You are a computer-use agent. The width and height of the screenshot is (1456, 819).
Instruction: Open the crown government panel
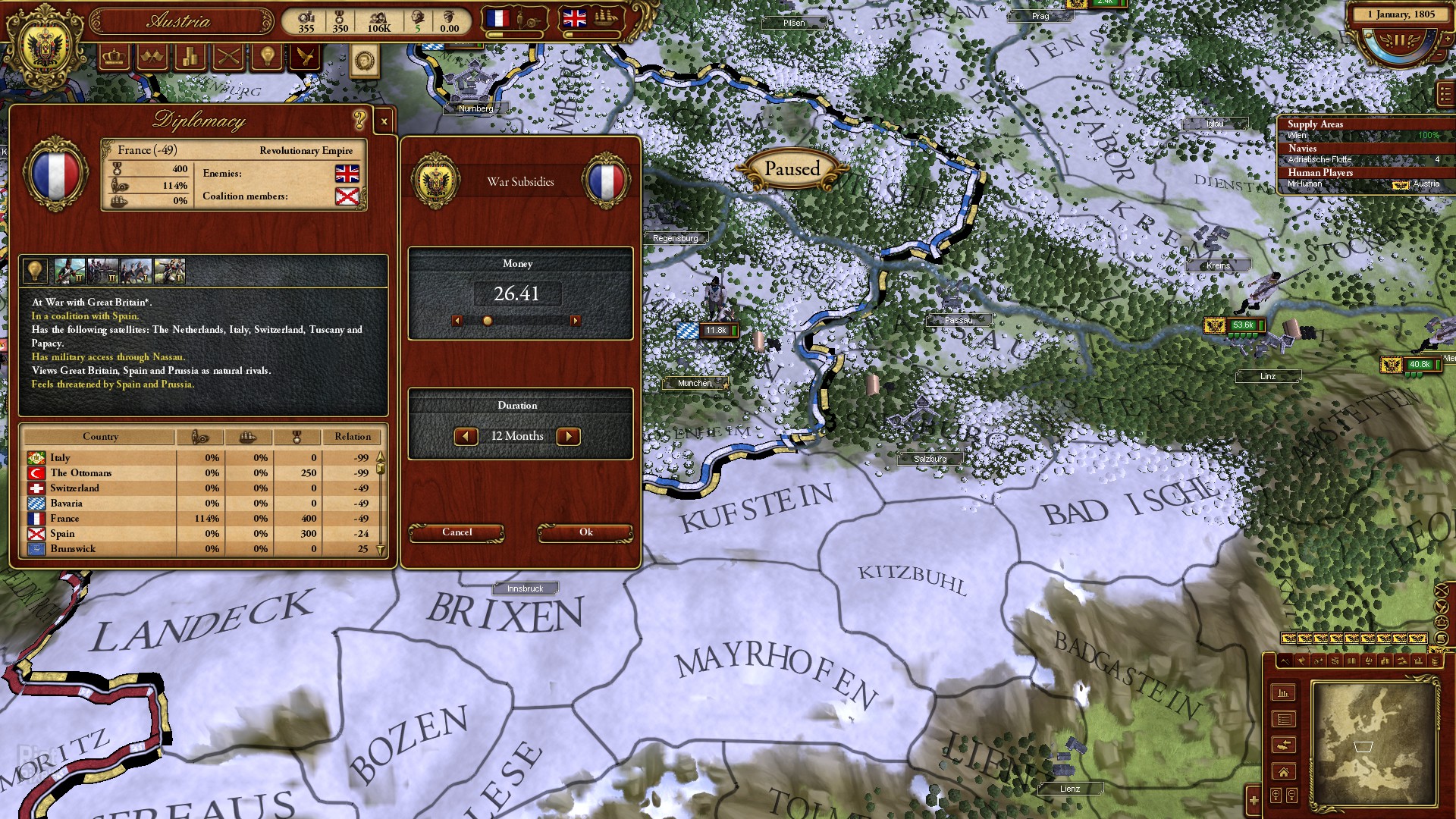pyautogui.click(x=114, y=57)
